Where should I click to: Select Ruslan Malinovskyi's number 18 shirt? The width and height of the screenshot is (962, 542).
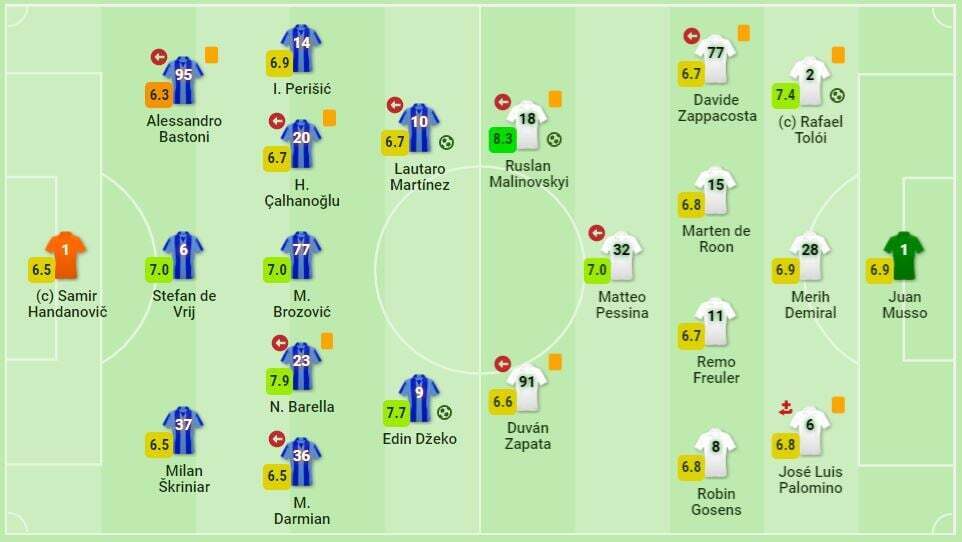(x=527, y=124)
